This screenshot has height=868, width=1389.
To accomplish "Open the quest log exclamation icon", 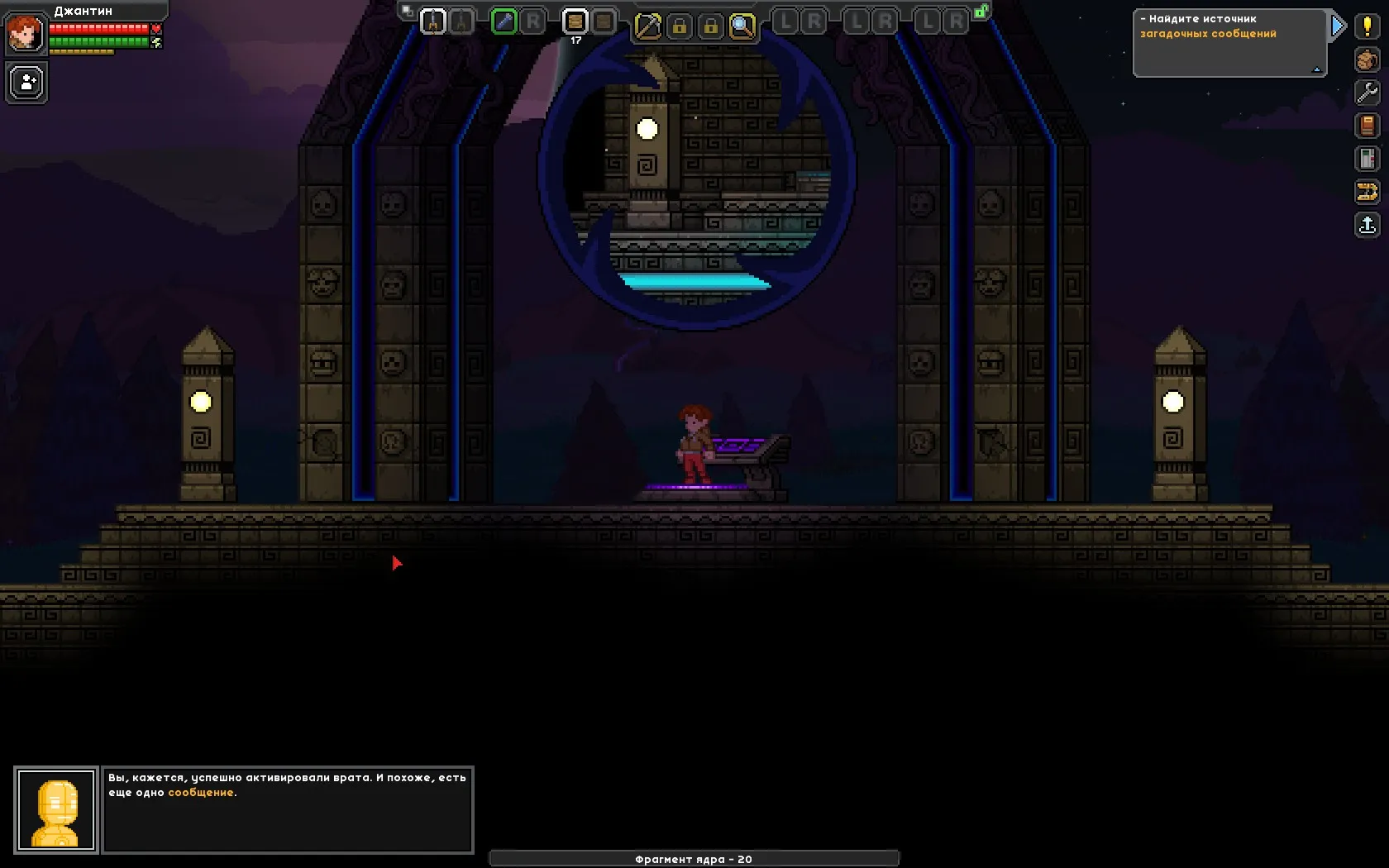I will coord(1367,26).
